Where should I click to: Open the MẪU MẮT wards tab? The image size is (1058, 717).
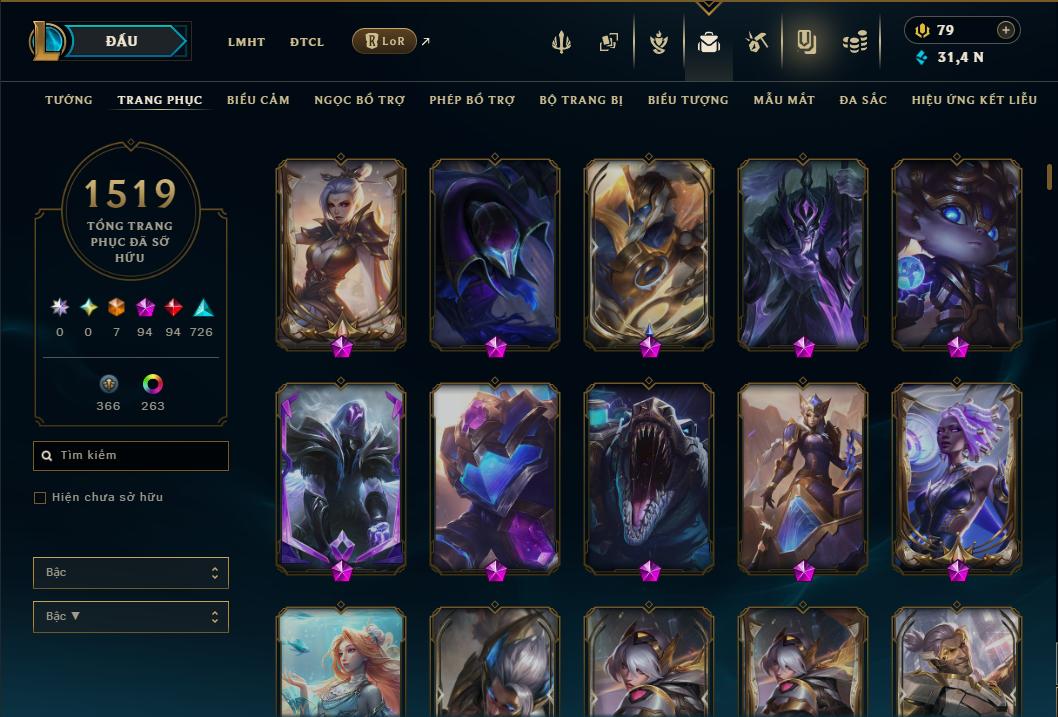pos(784,100)
